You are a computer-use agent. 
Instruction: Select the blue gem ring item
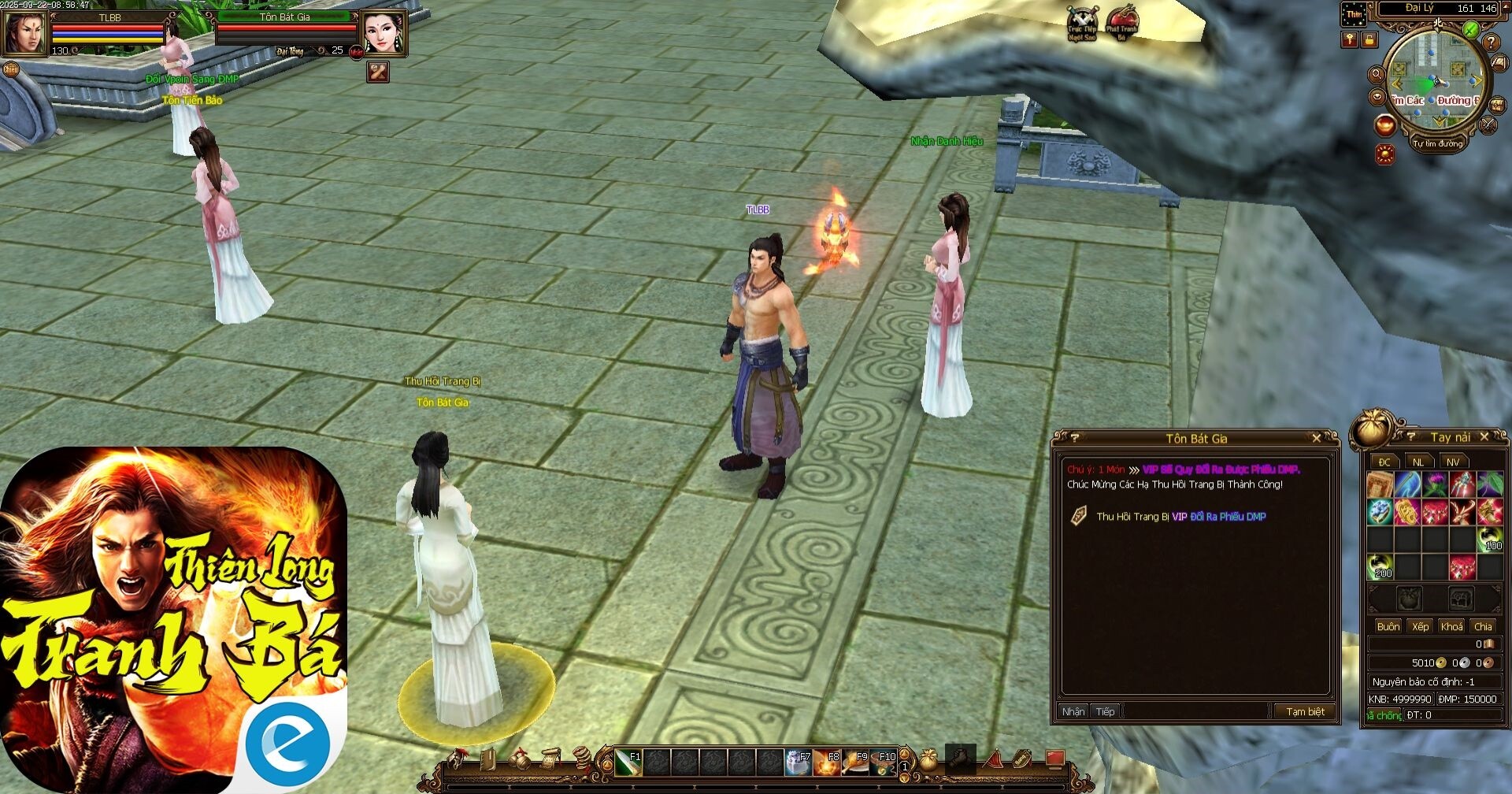click(x=1380, y=512)
